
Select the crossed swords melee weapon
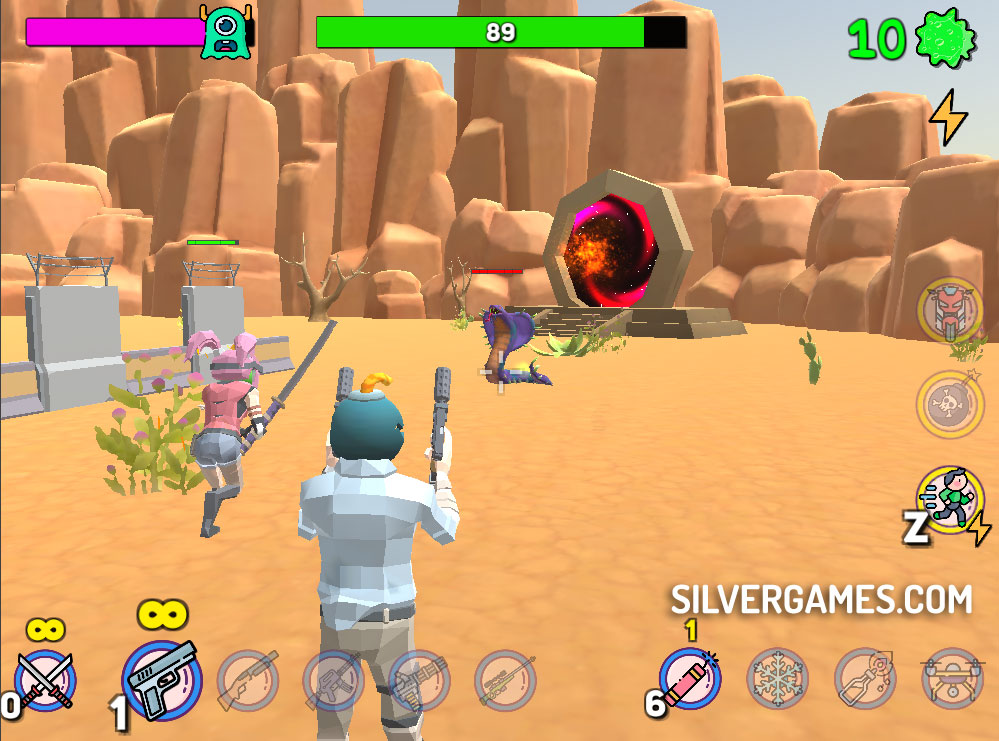point(46,681)
